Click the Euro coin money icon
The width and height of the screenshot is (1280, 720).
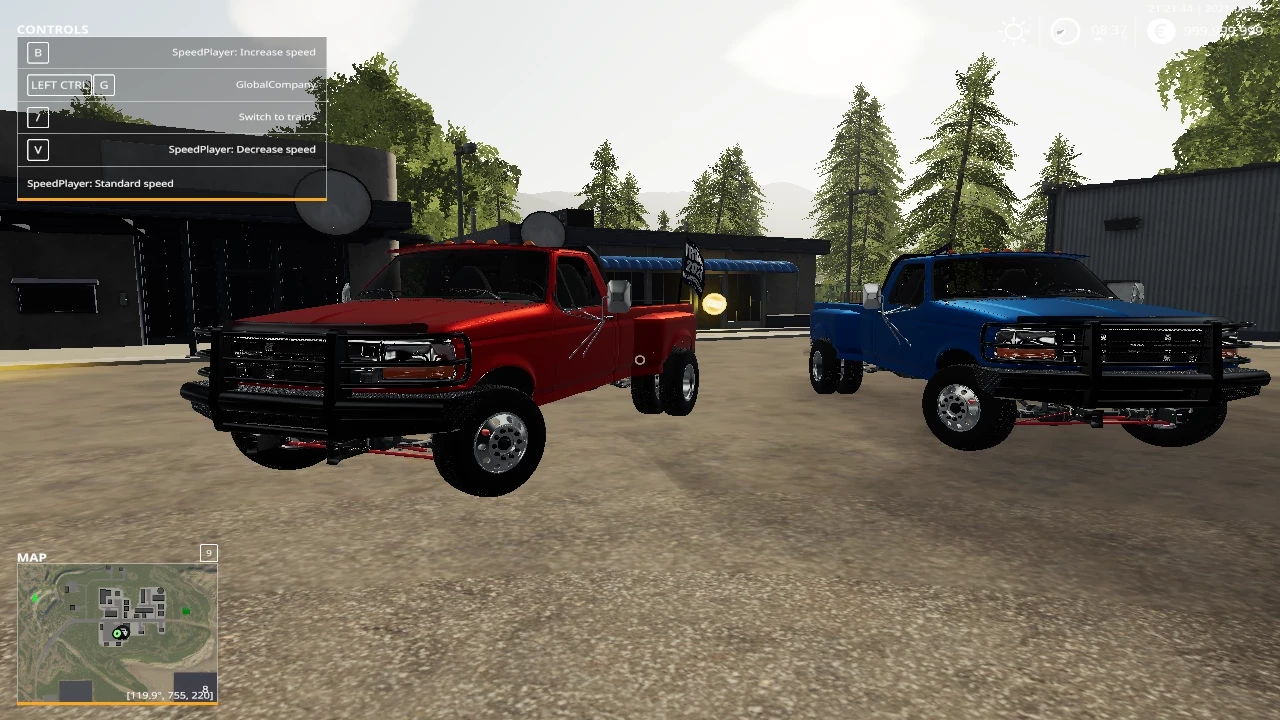coord(1160,31)
